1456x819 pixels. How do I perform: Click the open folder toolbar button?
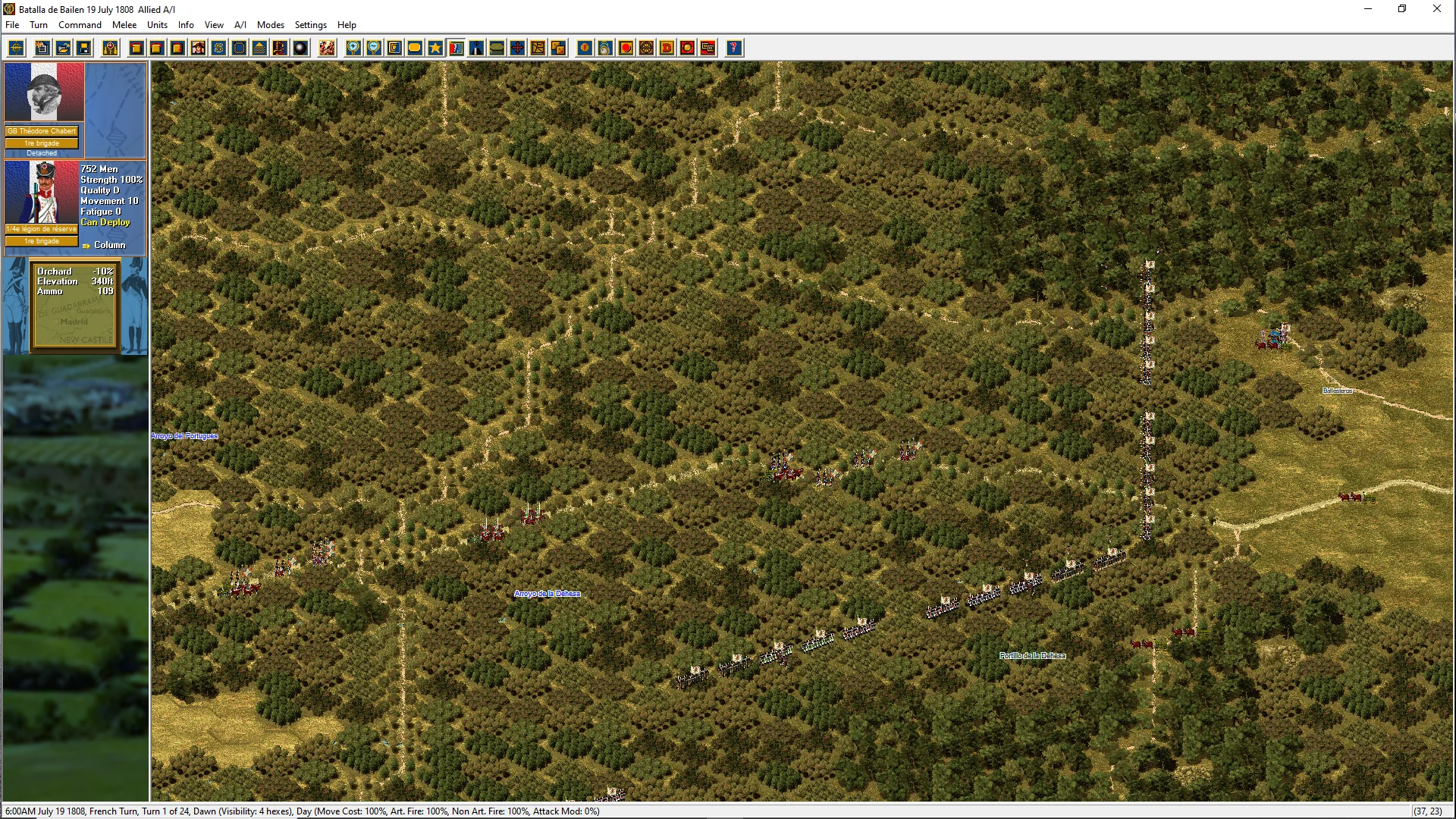[x=64, y=49]
